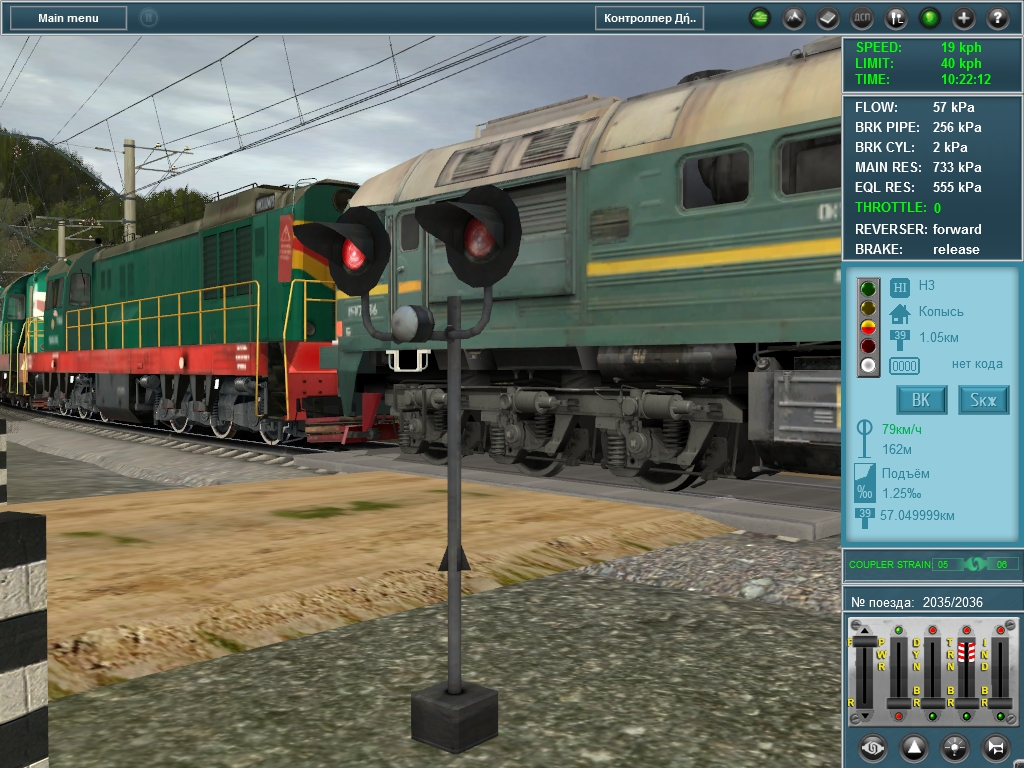Open the book-shaped icon in the toolbar
The height and width of the screenshot is (768, 1024).
click(827, 18)
